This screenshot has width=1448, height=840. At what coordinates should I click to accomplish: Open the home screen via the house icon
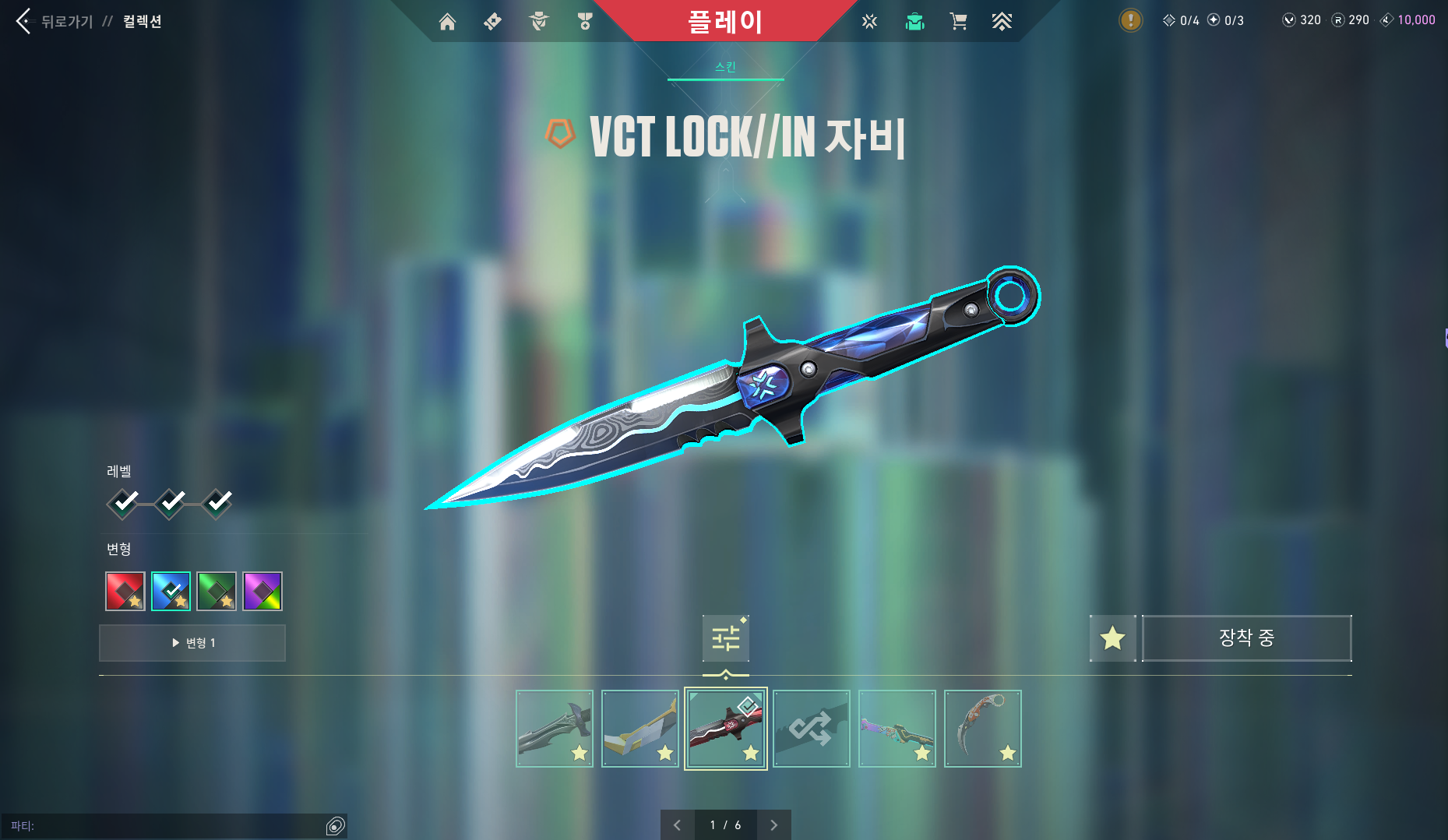point(447,22)
